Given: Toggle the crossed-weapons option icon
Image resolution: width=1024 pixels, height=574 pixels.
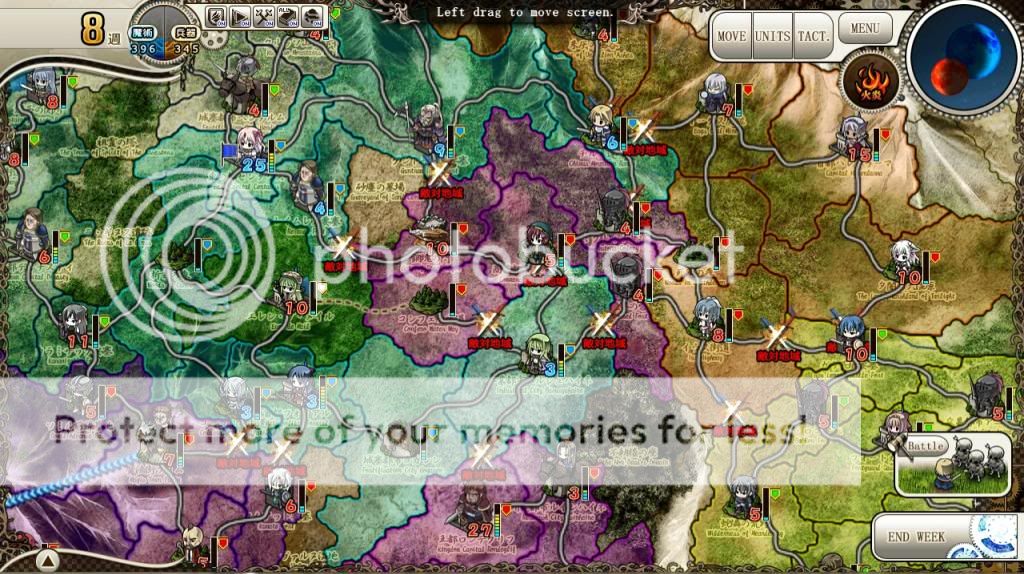Looking at the screenshot, I should (264, 16).
